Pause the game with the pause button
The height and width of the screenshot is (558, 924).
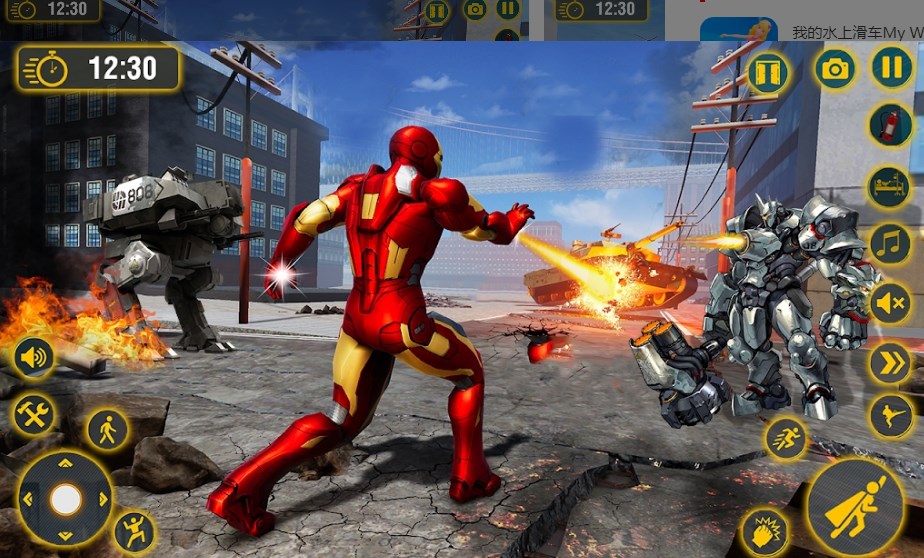tap(891, 68)
